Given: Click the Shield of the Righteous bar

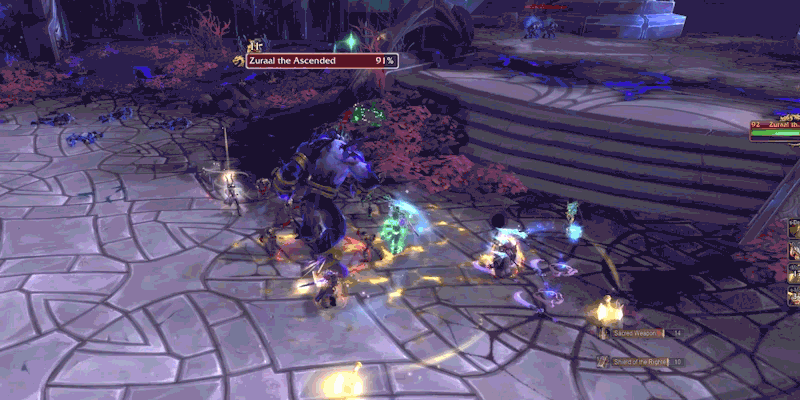Looking at the screenshot, I should [639, 361].
